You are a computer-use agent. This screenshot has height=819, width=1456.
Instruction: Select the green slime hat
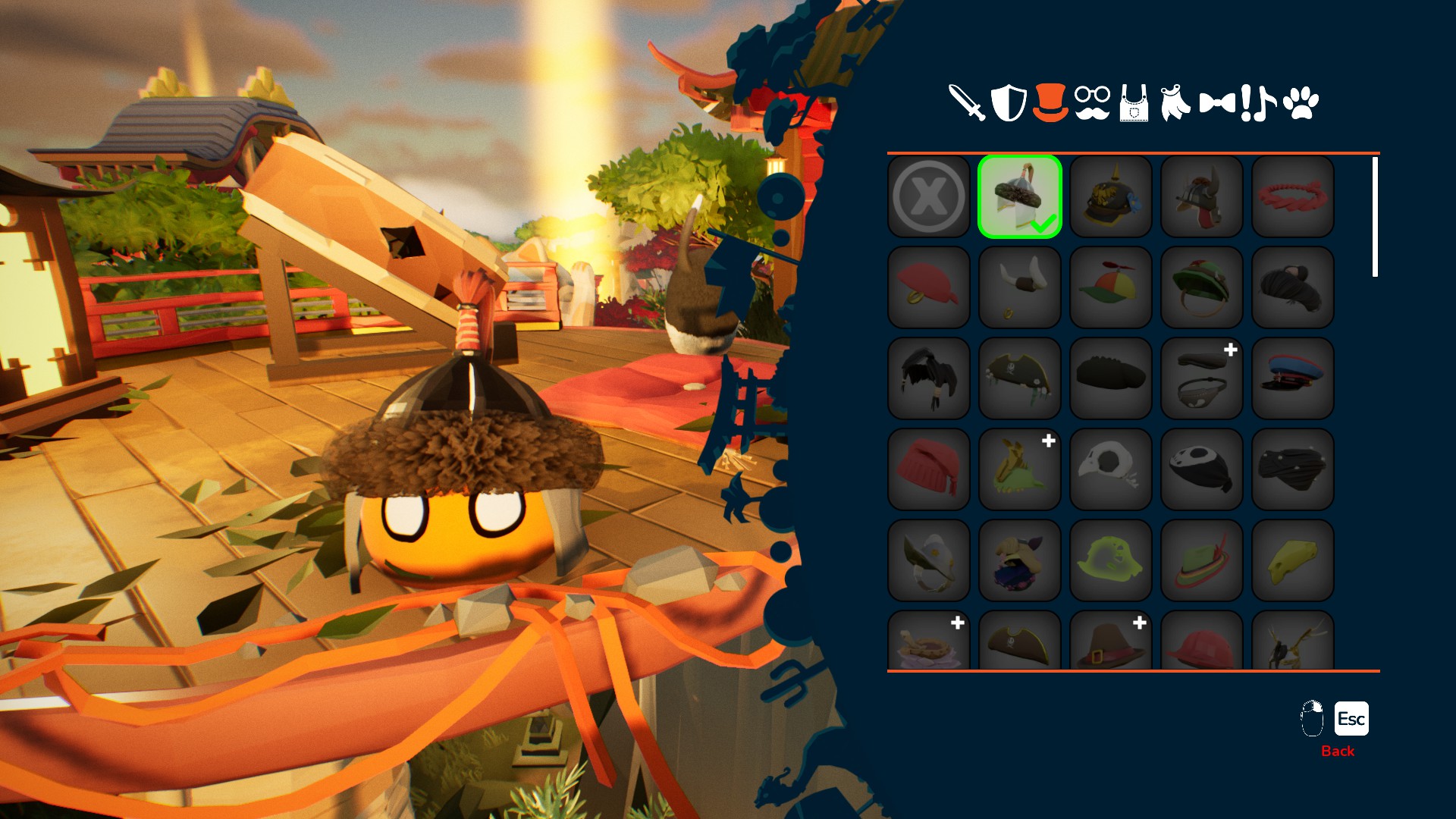[1111, 560]
